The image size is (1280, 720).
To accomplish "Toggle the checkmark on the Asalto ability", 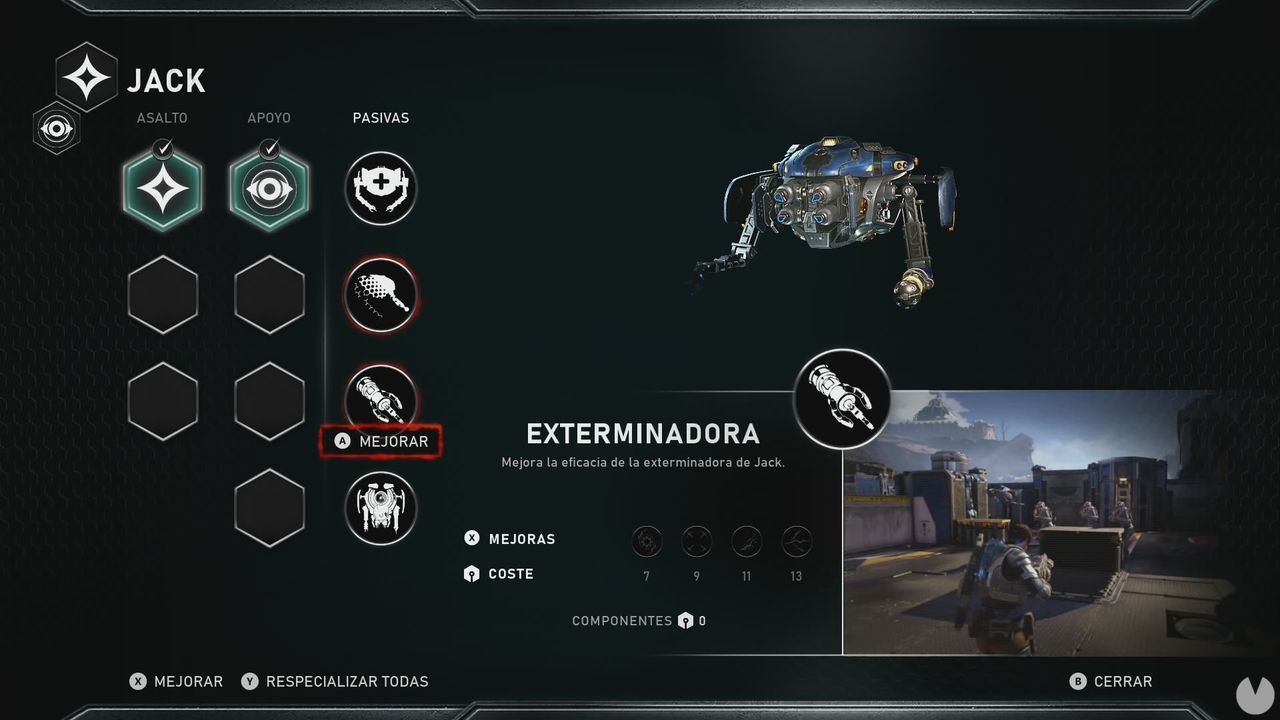I will pos(162,150).
